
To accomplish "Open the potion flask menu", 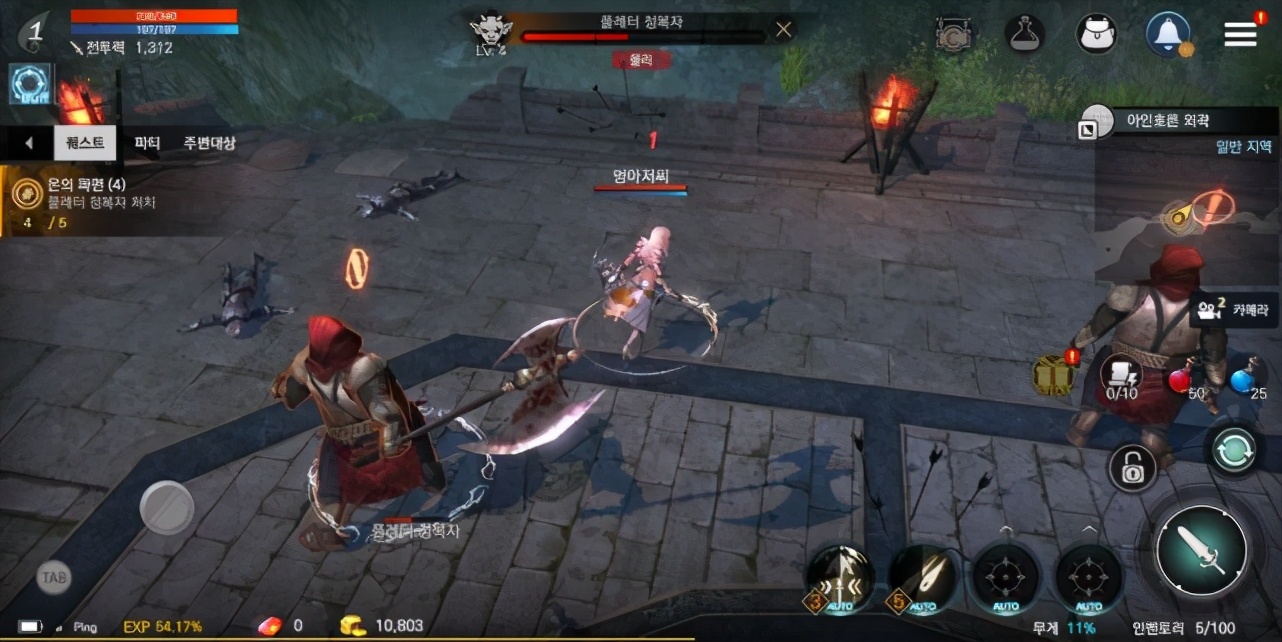I will (x=1025, y=34).
